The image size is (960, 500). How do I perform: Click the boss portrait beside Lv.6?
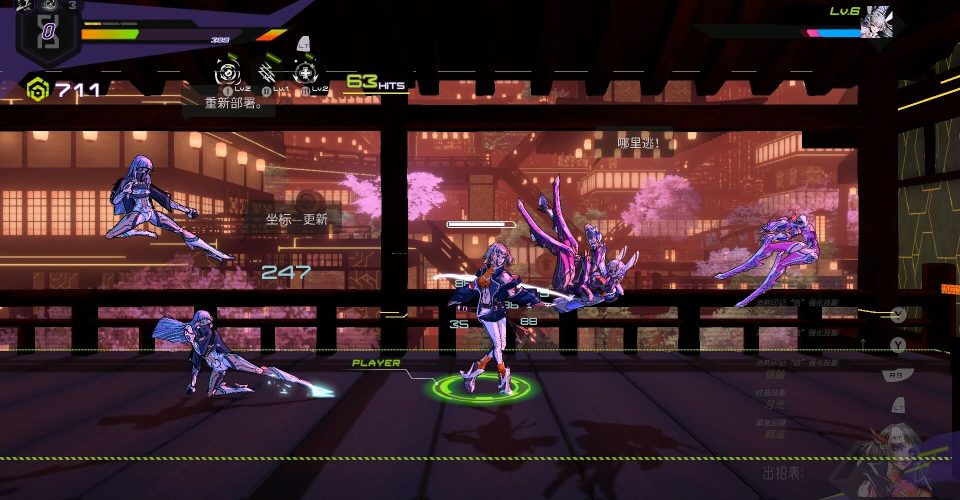[x=876, y=20]
